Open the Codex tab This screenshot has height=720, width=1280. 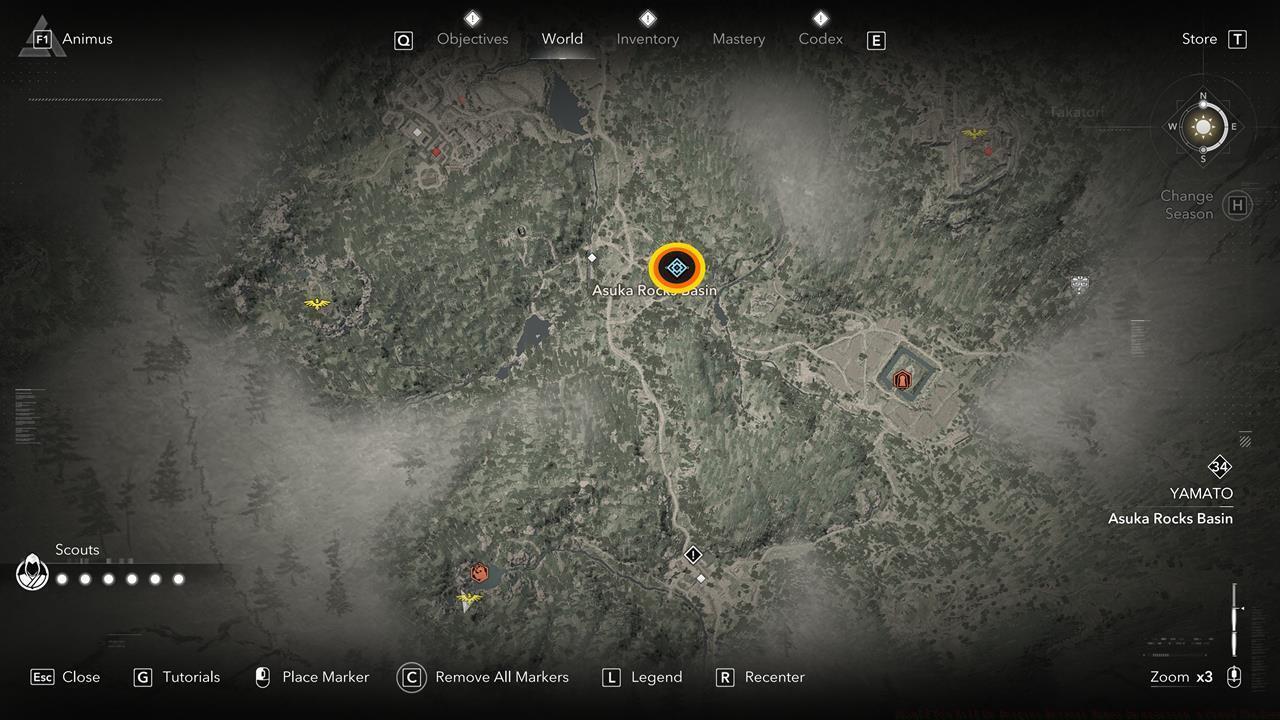[x=820, y=39]
